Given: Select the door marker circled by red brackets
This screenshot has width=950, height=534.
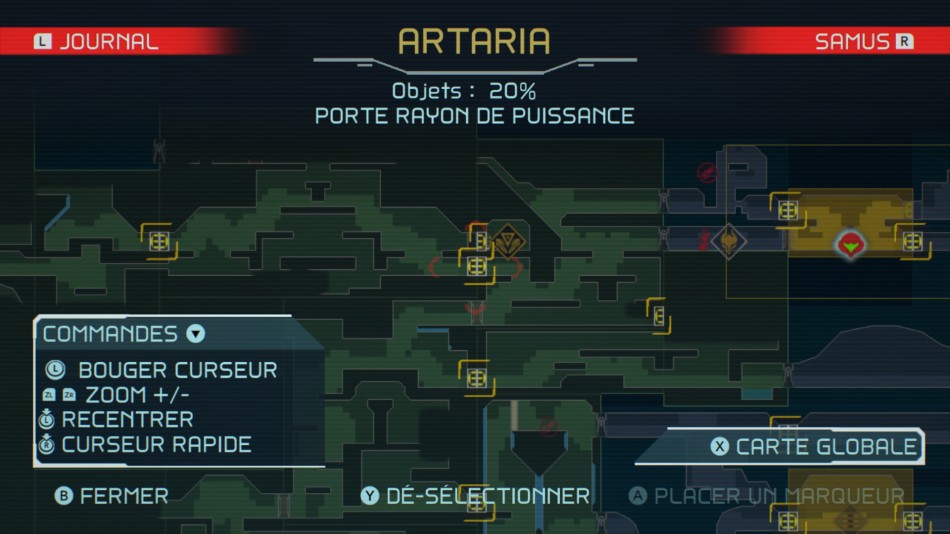Looking at the screenshot, I should point(477,267).
